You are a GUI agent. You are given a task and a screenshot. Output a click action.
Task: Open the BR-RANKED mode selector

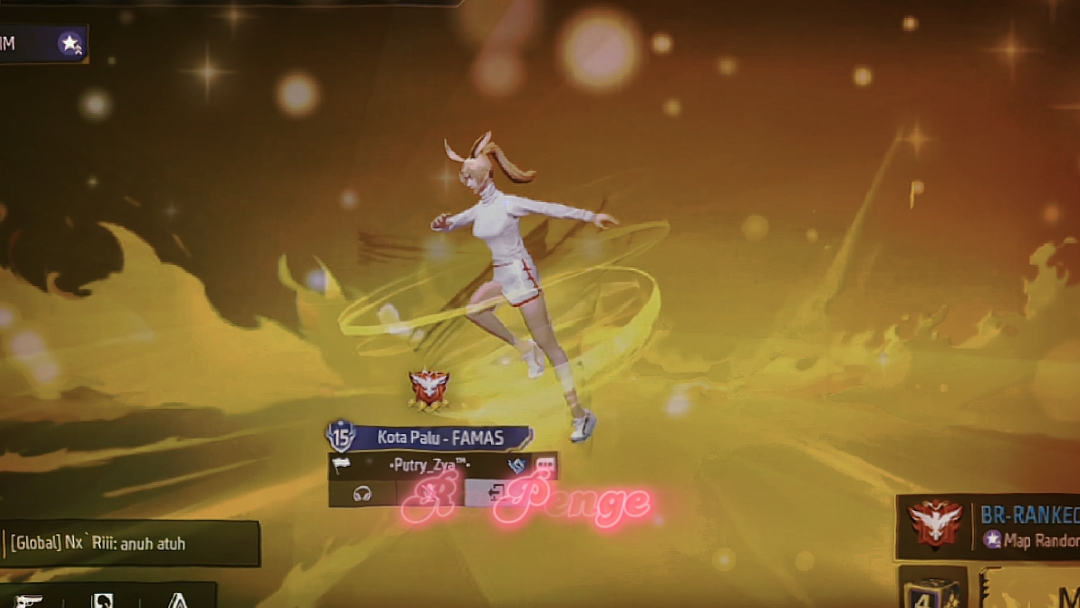990,525
